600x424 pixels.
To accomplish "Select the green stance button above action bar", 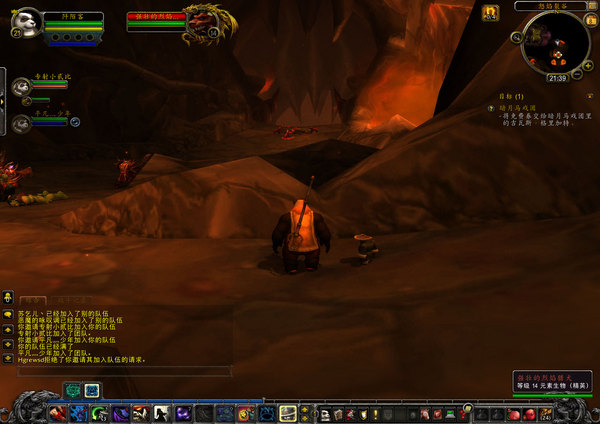I will tap(73, 390).
